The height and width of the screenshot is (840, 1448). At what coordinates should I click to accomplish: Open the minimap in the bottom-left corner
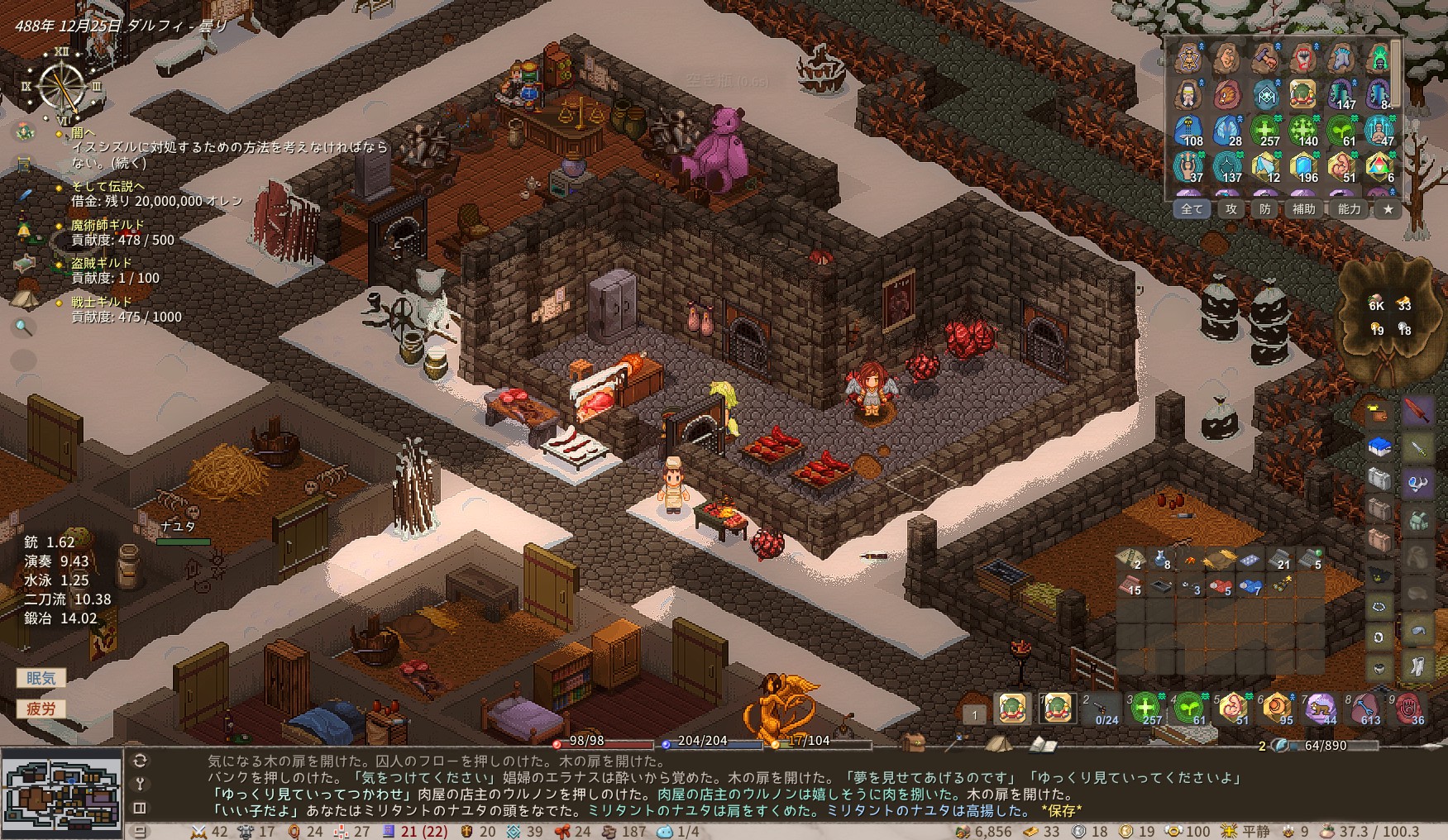pyautogui.click(x=61, y=794)
